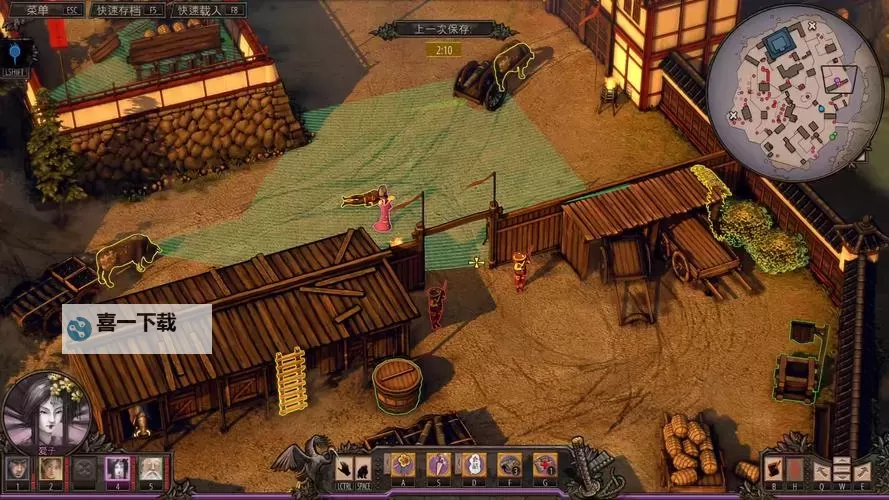Activate the skill icon bound to F
Image resolution: width=889 pixels, height=500 pixels.
(509, 464)
